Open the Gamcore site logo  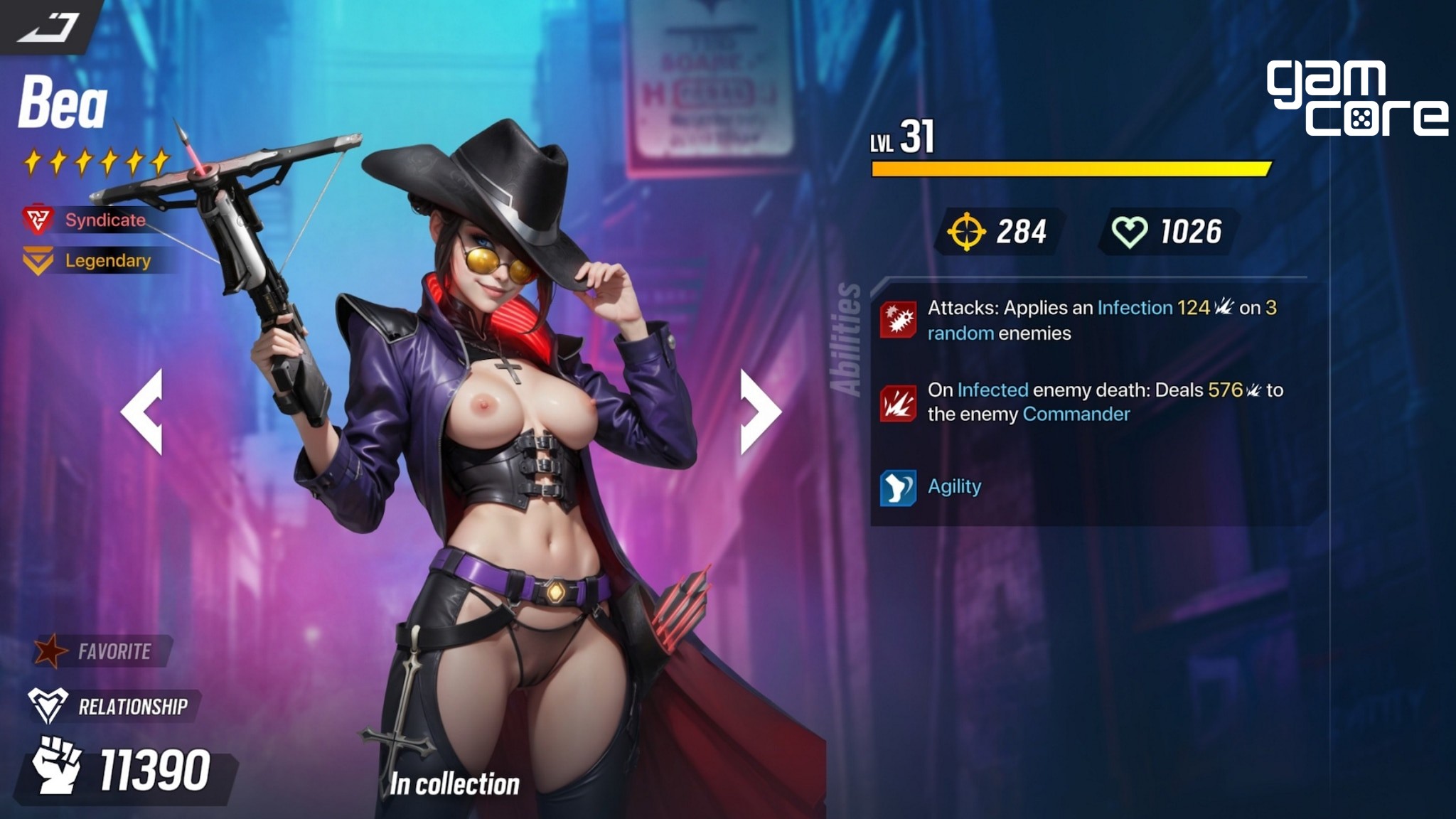click(1355, 98)
